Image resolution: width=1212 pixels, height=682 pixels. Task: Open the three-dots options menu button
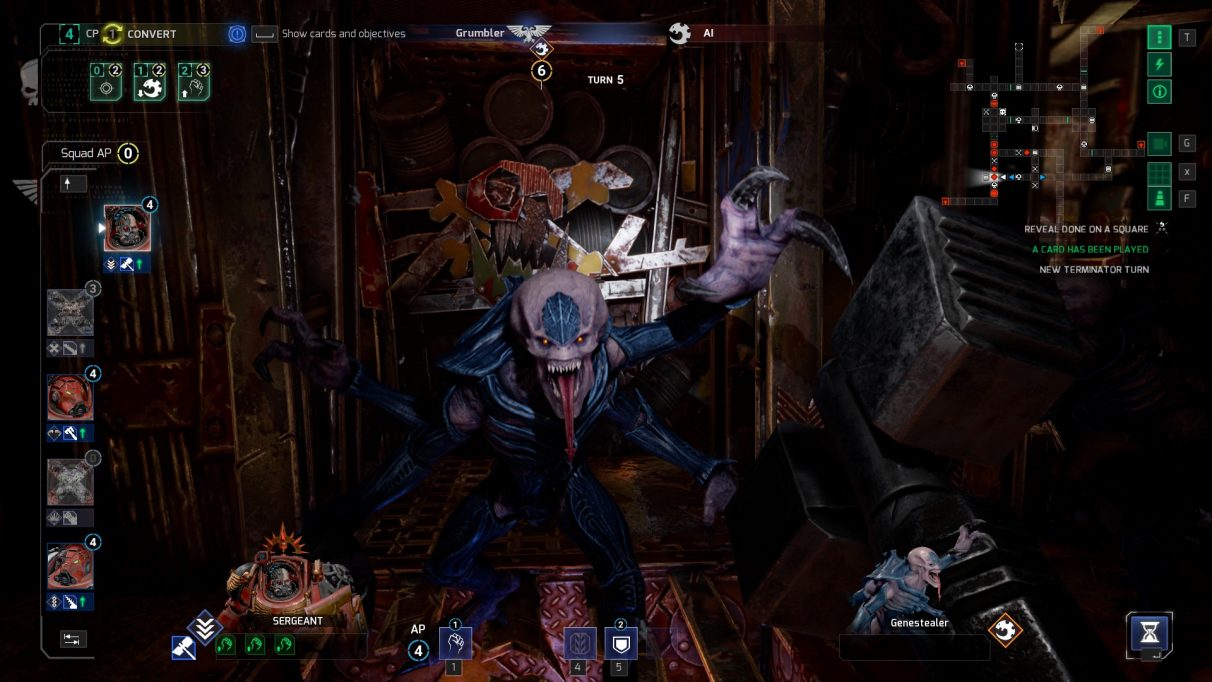(1159, 38)
